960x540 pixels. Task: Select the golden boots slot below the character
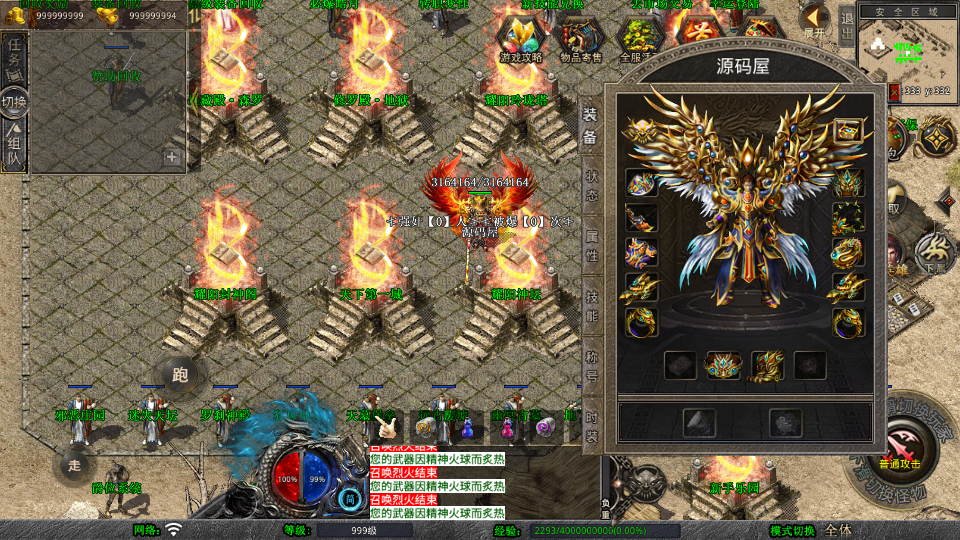point(766,365)
